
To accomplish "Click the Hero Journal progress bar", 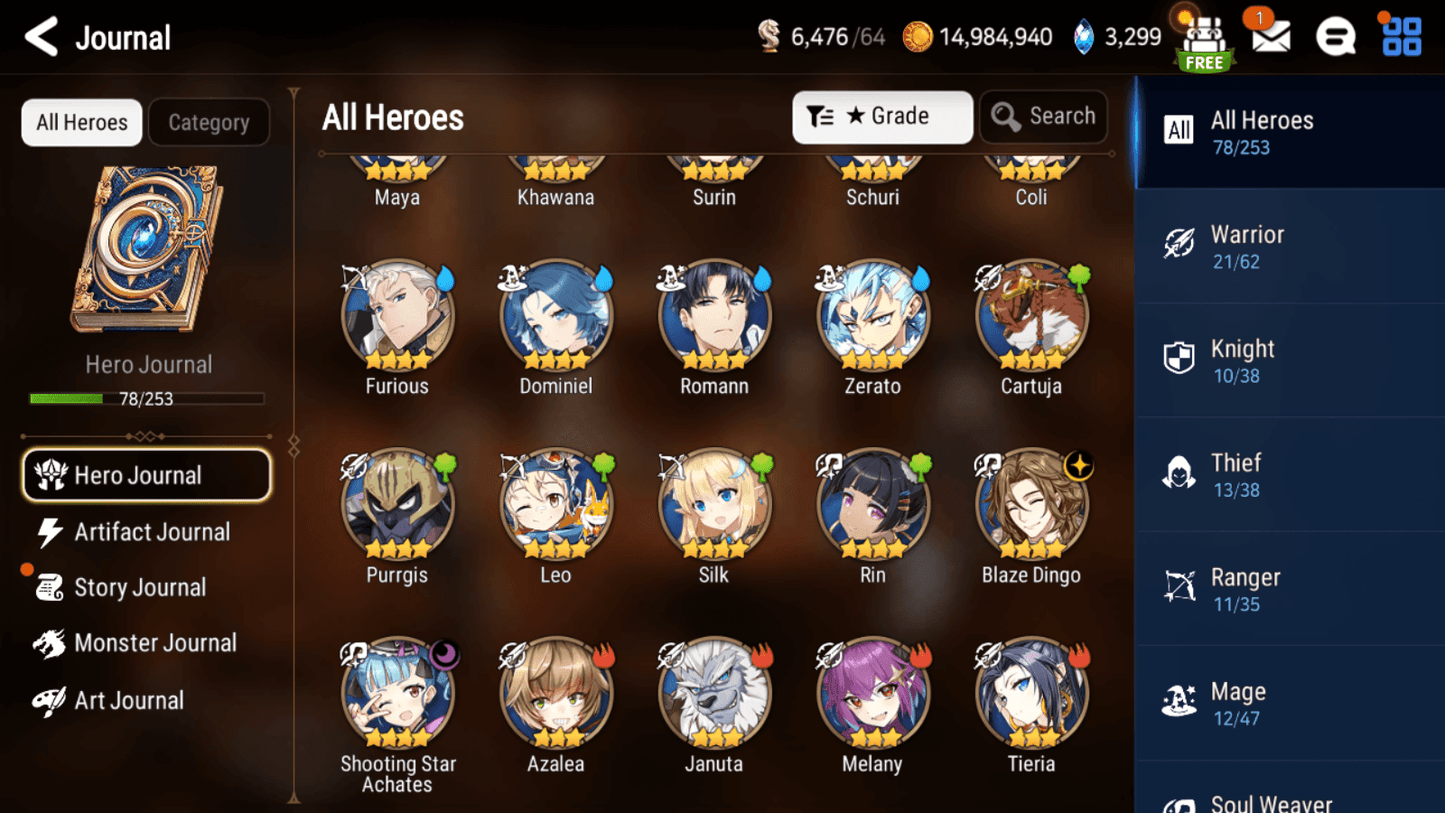I will pyautogui.click(x=147, y=398).
